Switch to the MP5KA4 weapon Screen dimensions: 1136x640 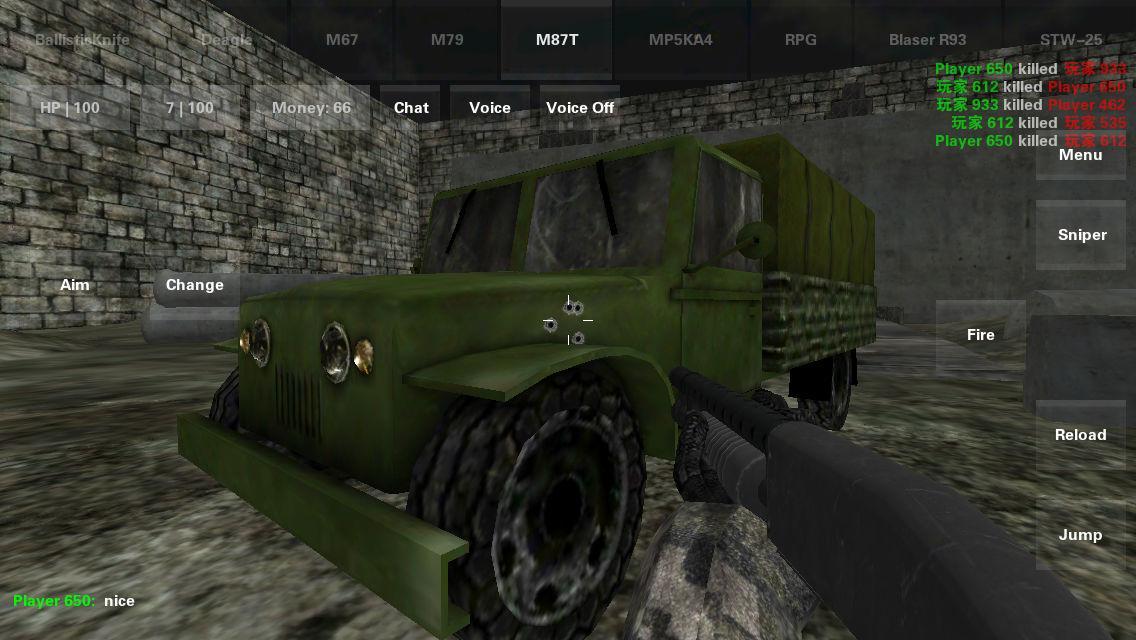[681, 40]
